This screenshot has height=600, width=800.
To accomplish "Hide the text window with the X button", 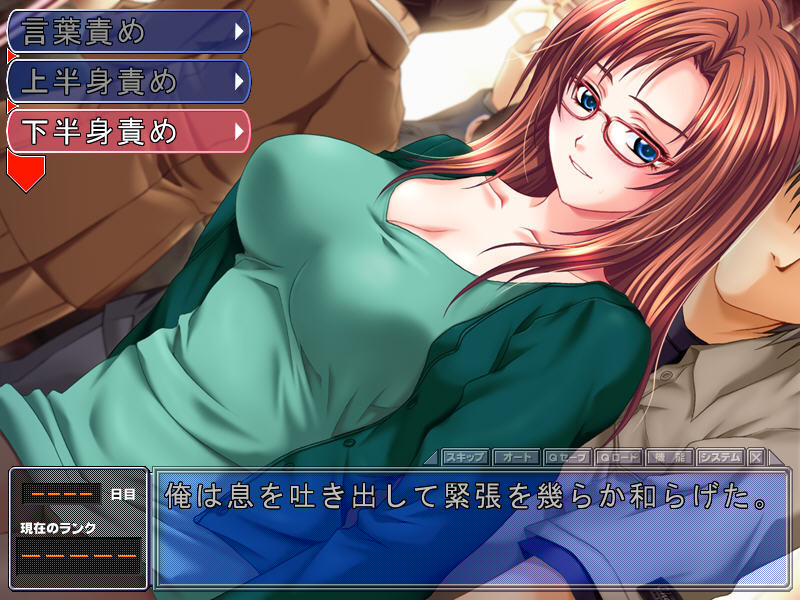I will [x=756, y=457].
